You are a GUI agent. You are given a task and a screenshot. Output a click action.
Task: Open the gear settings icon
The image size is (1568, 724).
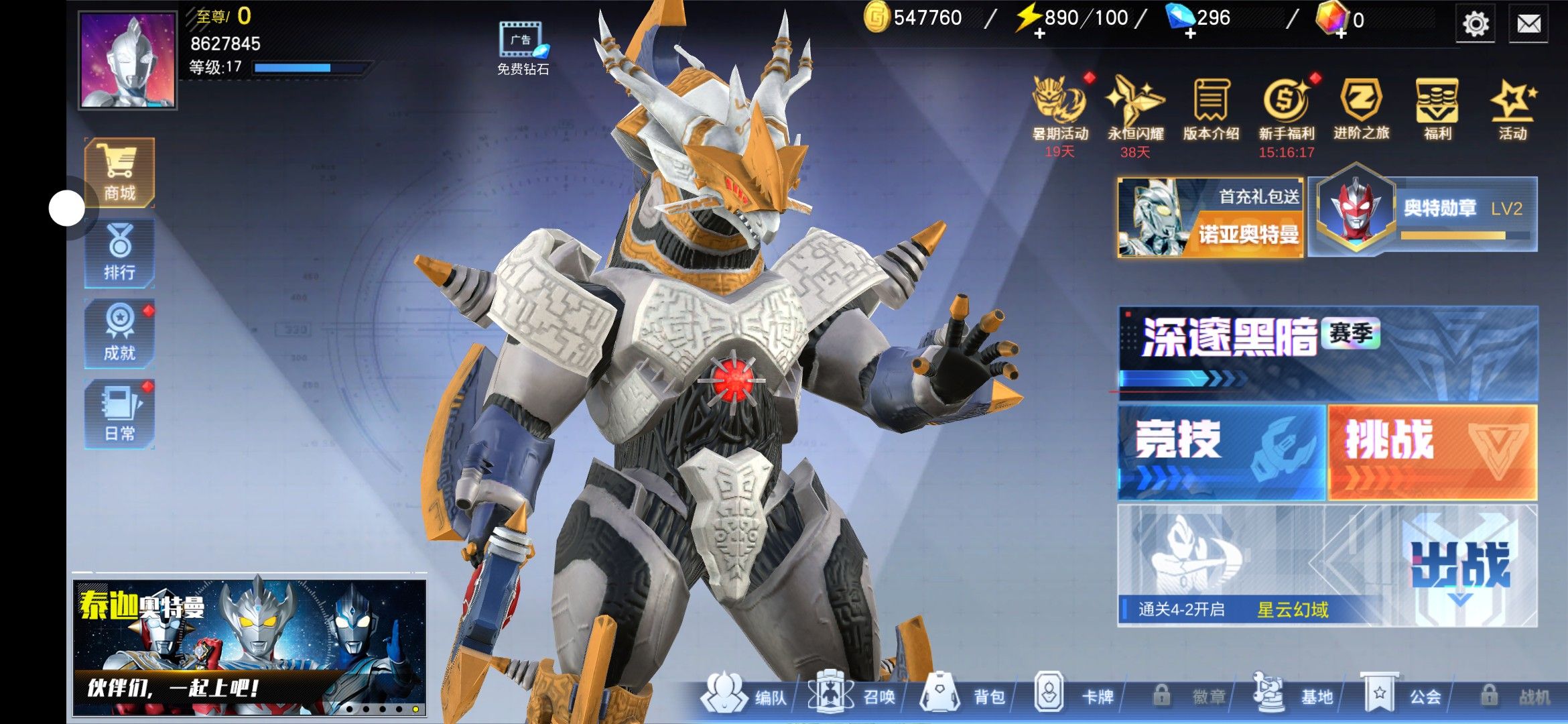coord(1476,24)
